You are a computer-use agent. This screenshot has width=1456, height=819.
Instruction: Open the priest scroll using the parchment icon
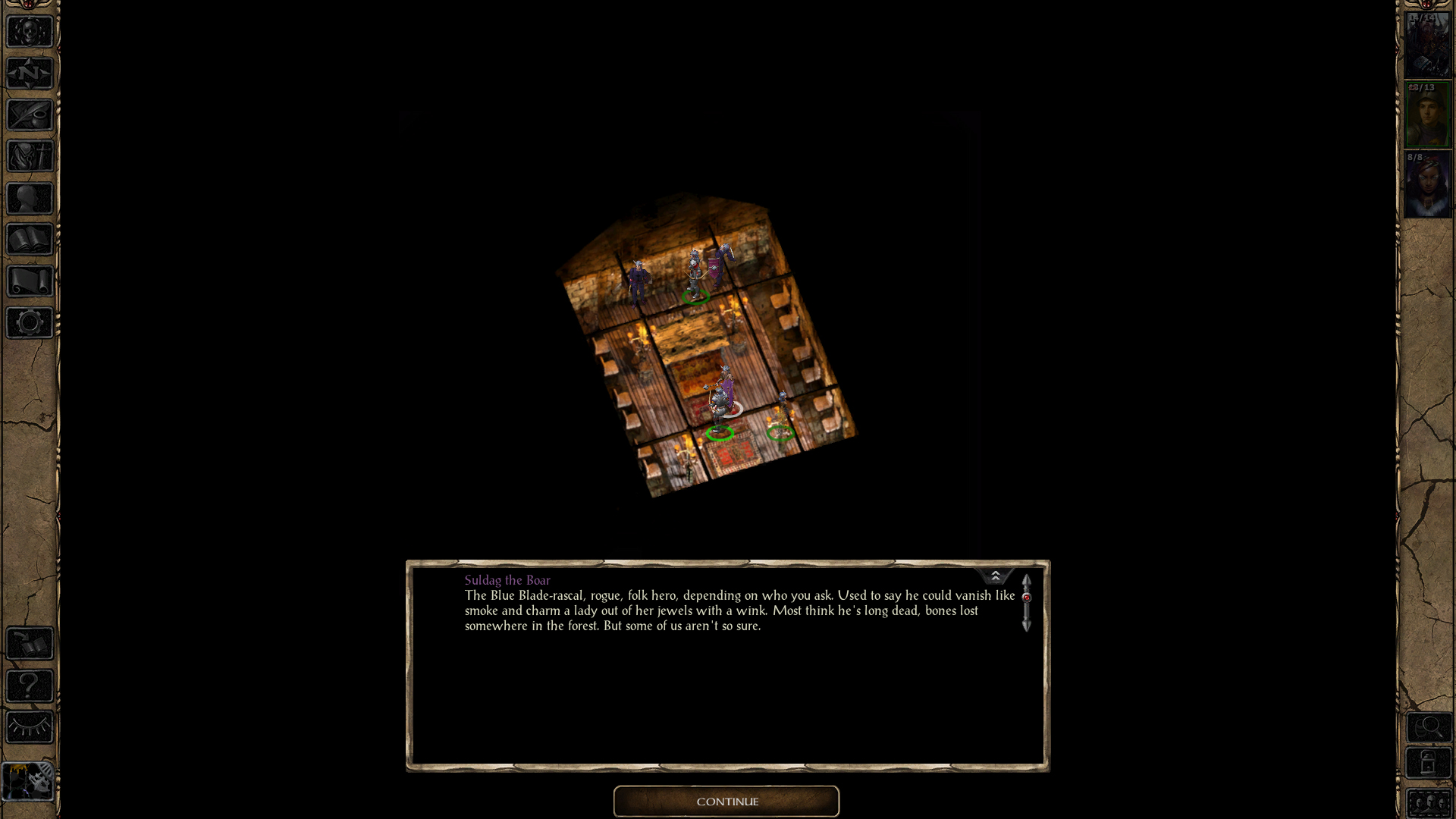[x=30, y=281]
